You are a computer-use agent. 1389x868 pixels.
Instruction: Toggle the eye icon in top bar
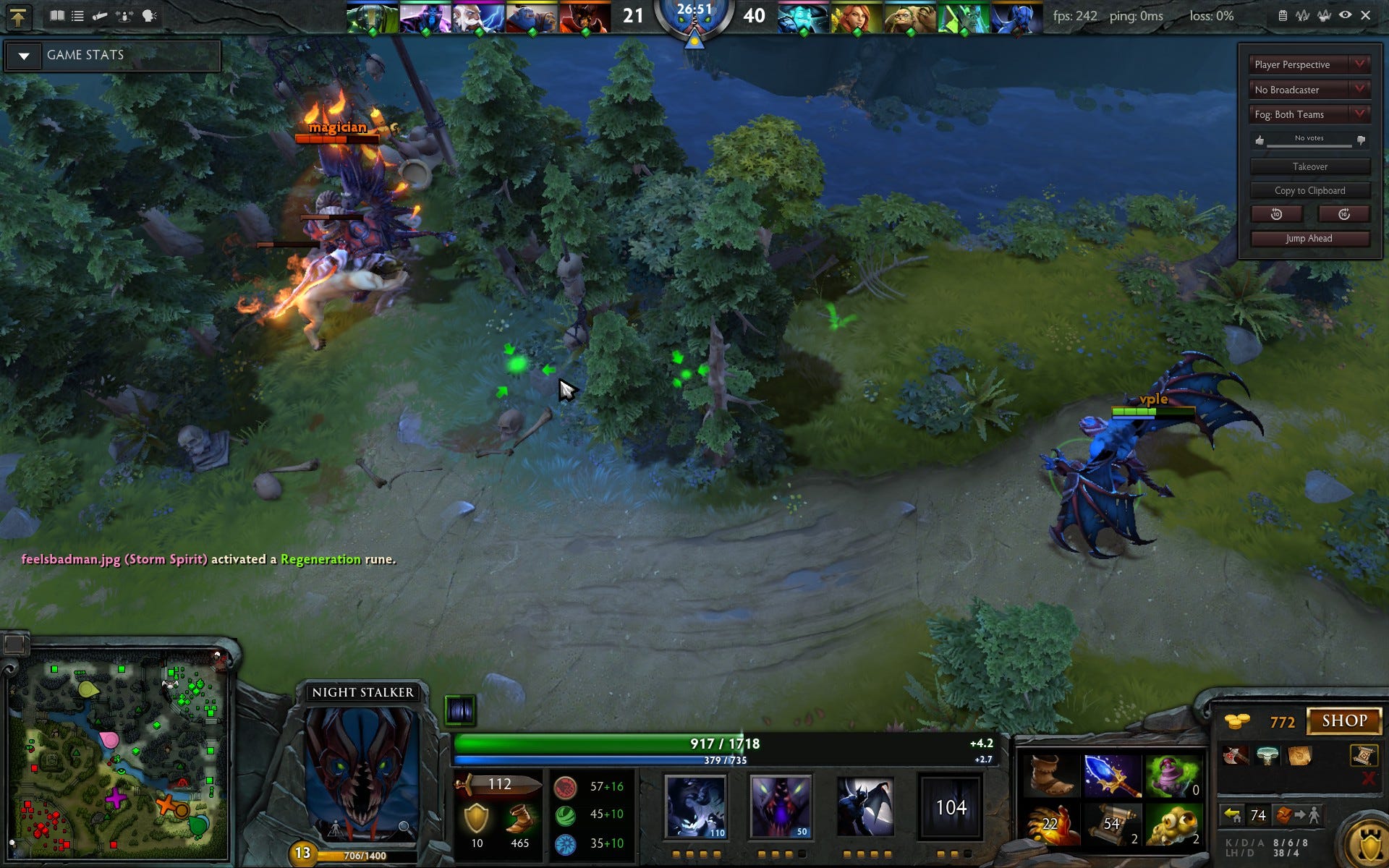click(1345, 15)
